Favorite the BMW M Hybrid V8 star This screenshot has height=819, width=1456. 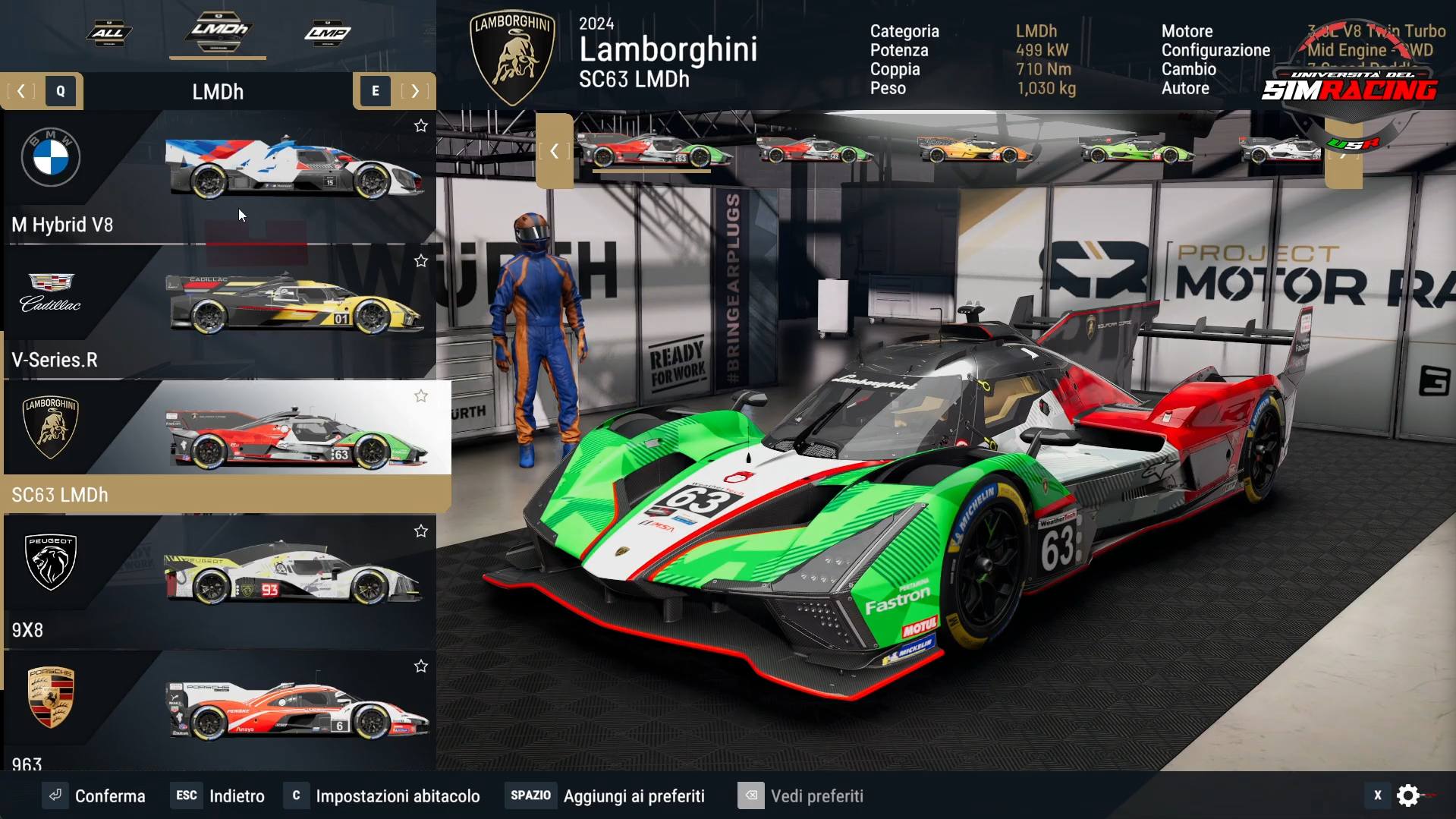421,126
